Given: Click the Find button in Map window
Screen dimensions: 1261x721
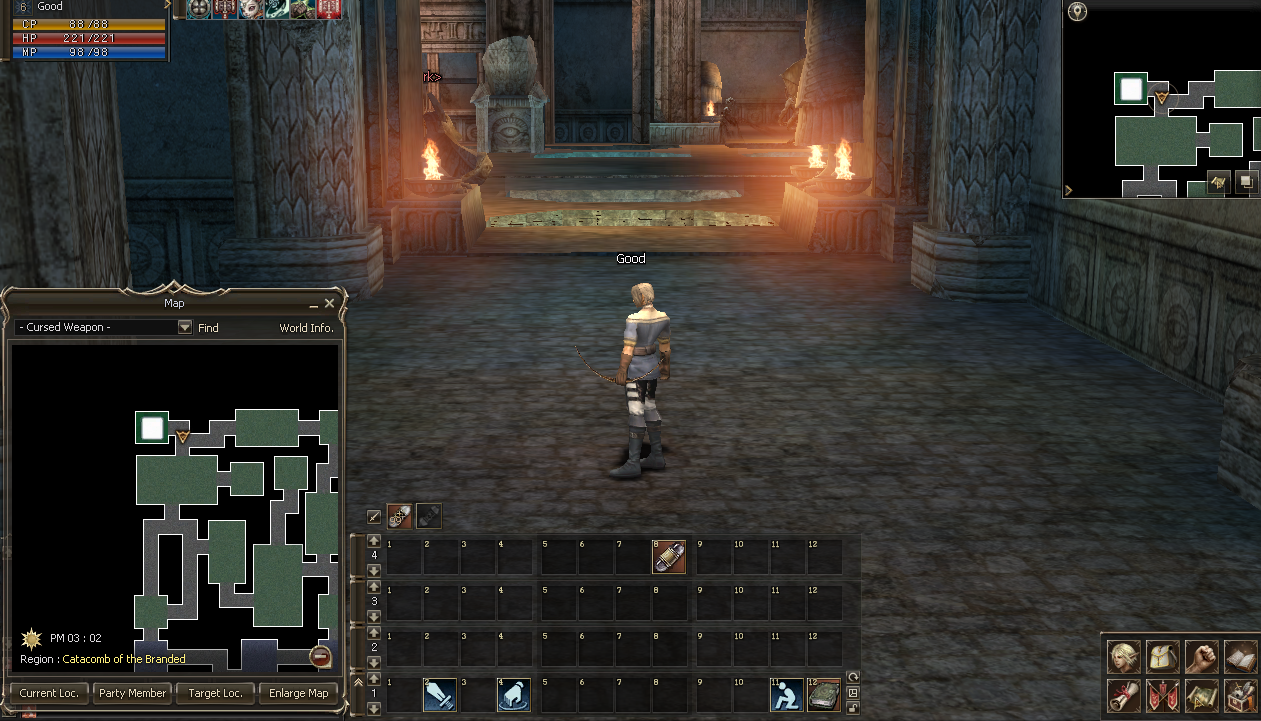Looking at the screenshot, I should 208,327.
